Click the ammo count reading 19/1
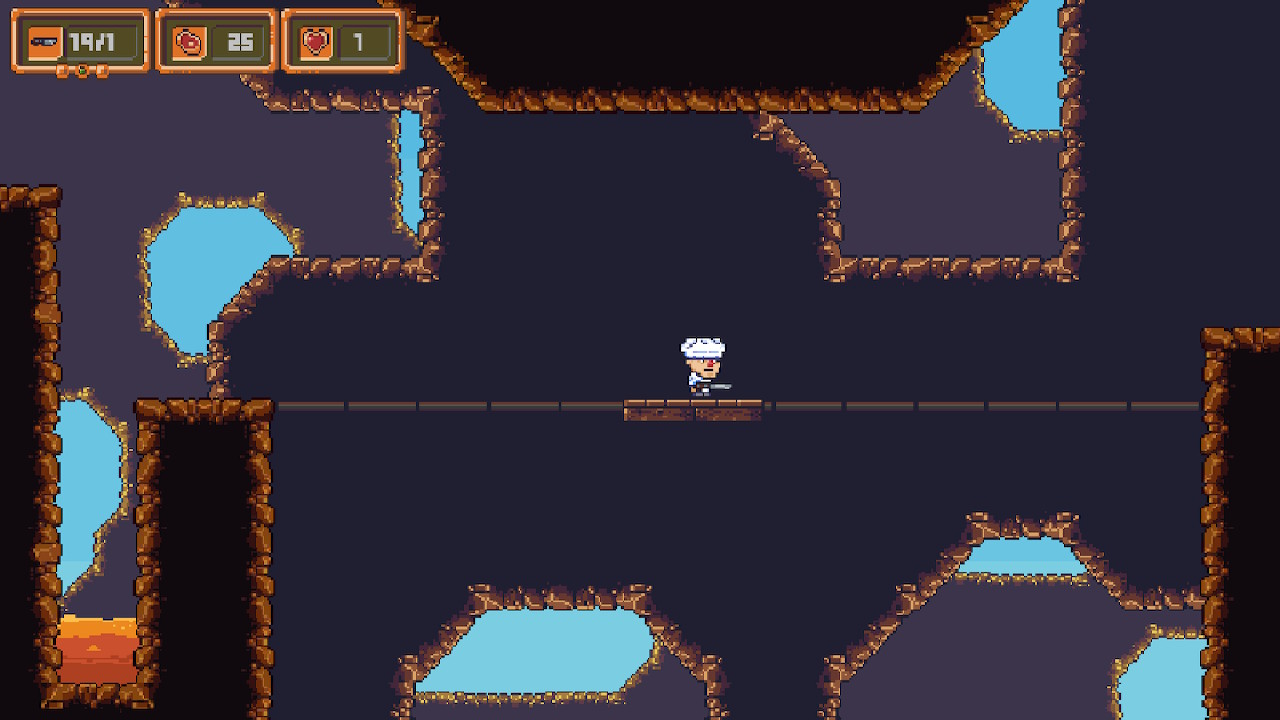The height and width of the screenshot is (720, 1280). 95,41
